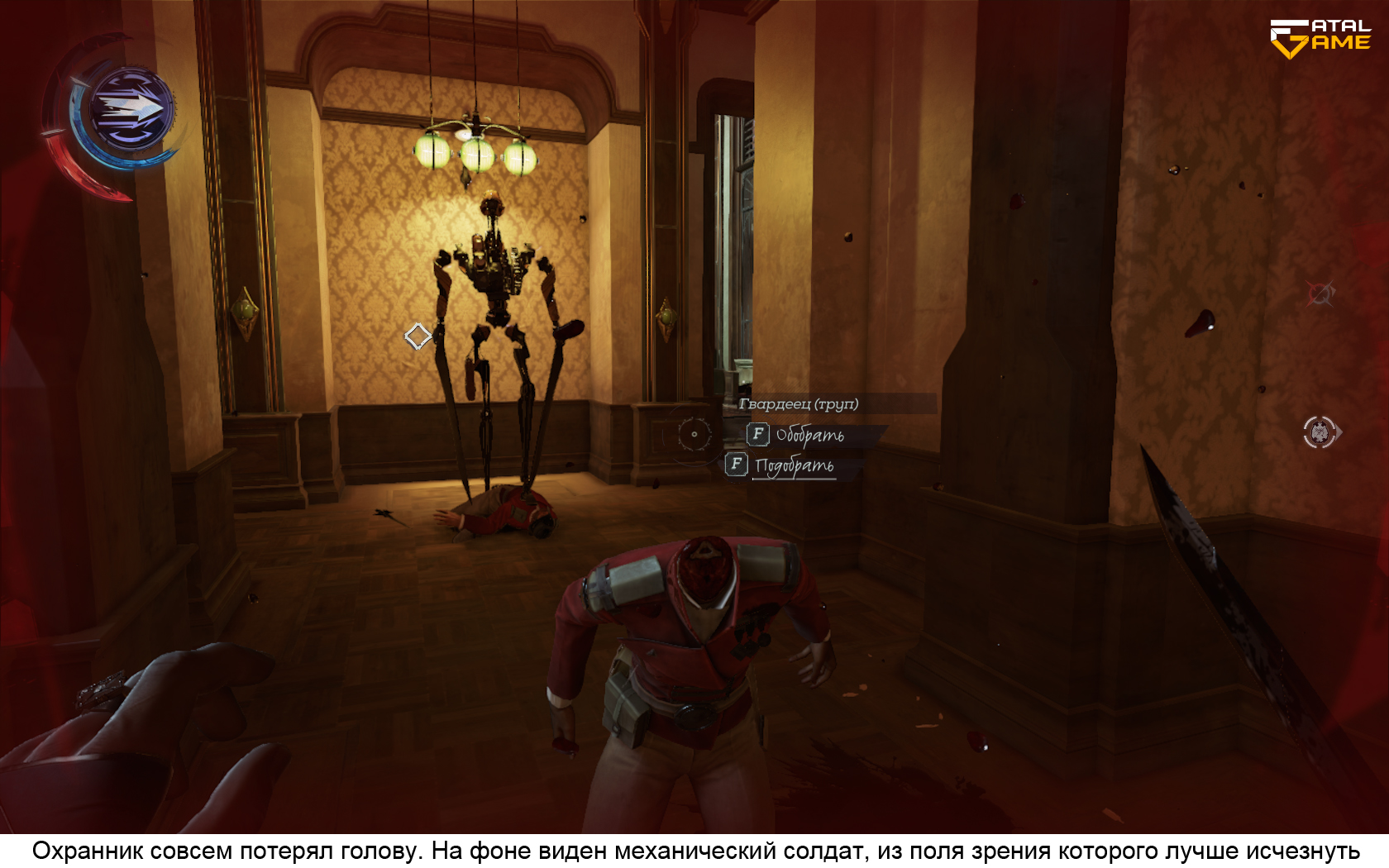Select the equipped gadget icon in the circular reticle
The image size is (1389, 868).
[1320, 432]
